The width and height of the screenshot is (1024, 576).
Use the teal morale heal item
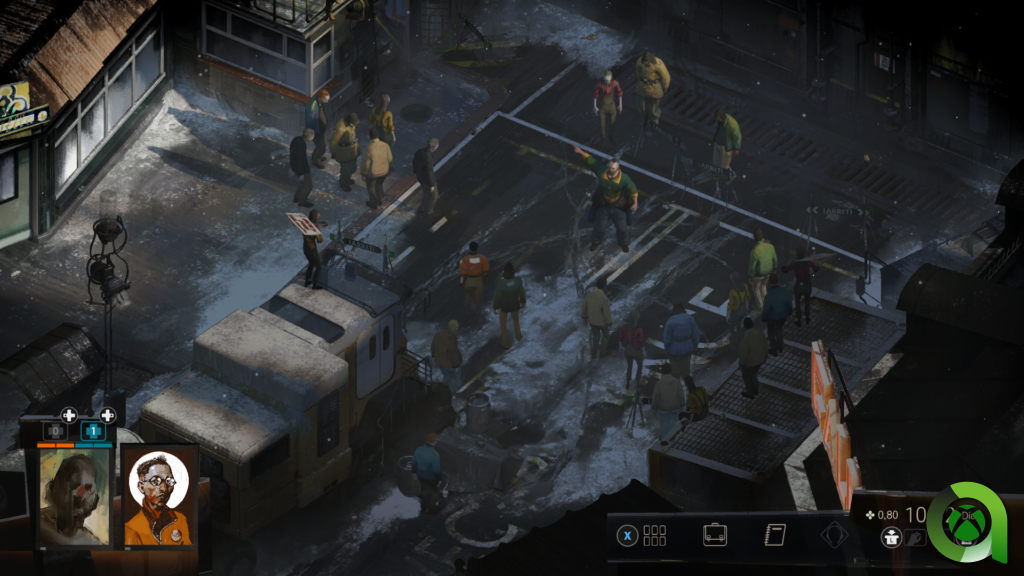point(93,431)
